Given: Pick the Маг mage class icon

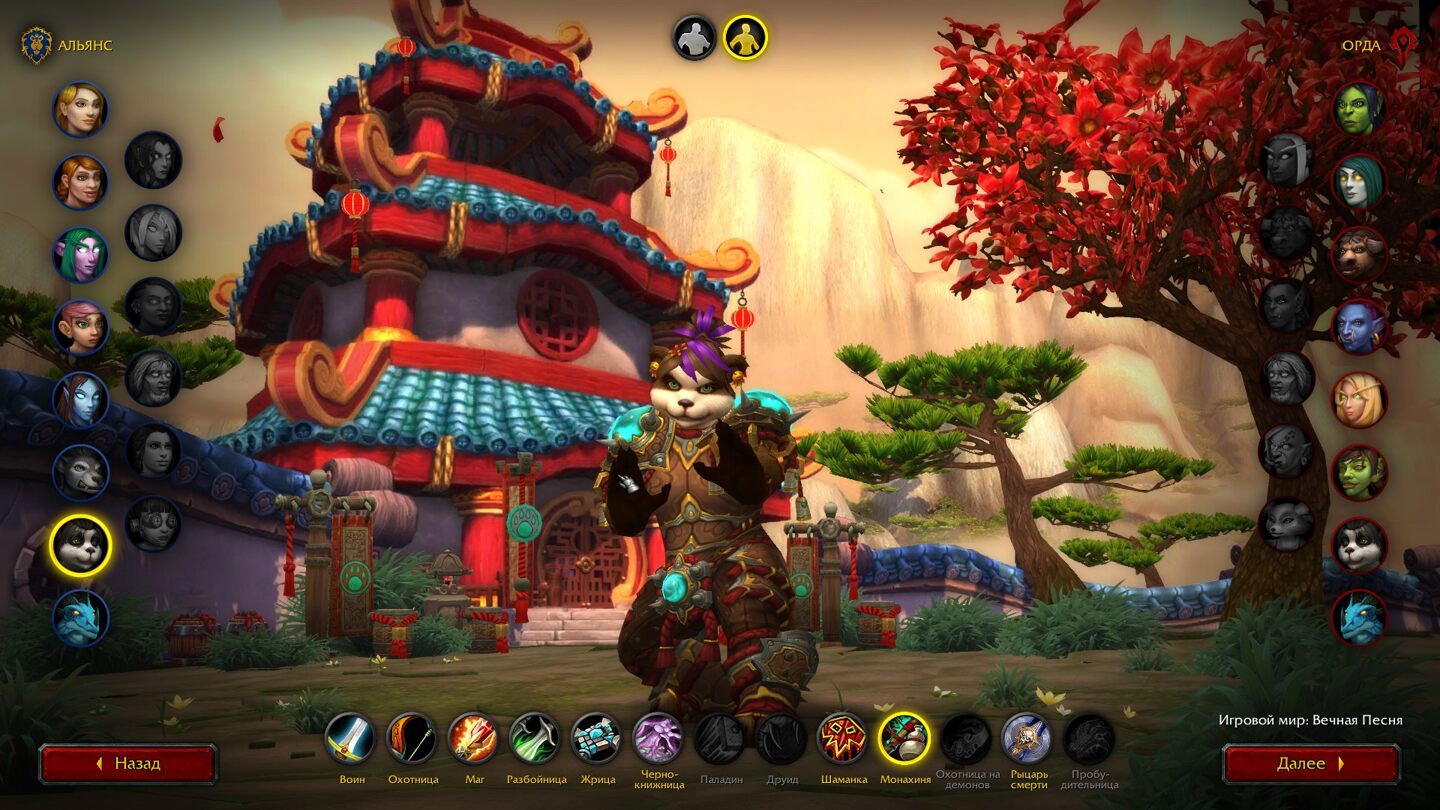Looking at the screenshot, I should click(473, 739).
